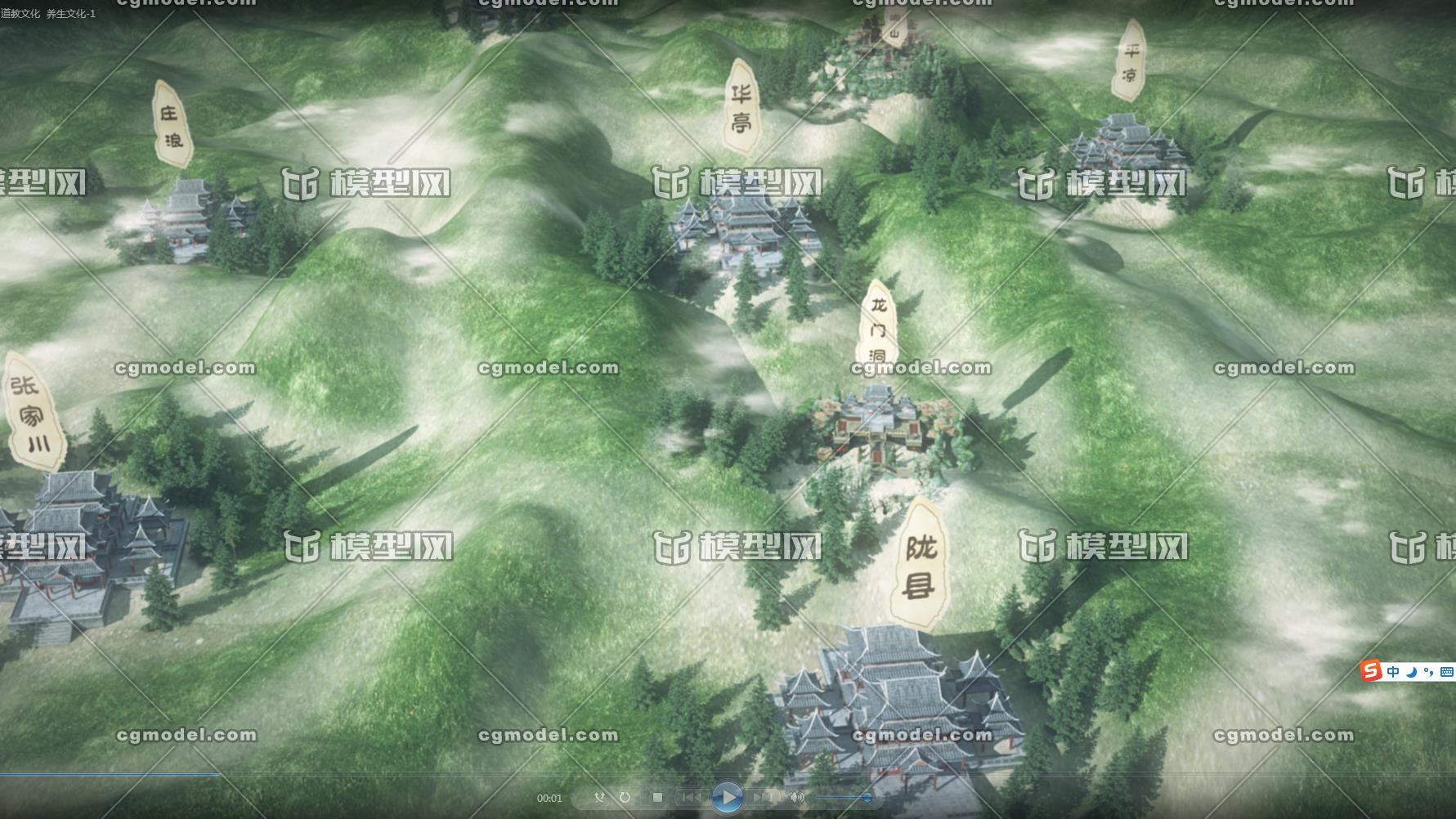The image size is (1456, 819).
Task: Click the speaker icon in the playback bar
Action: [x=796, y=797]
